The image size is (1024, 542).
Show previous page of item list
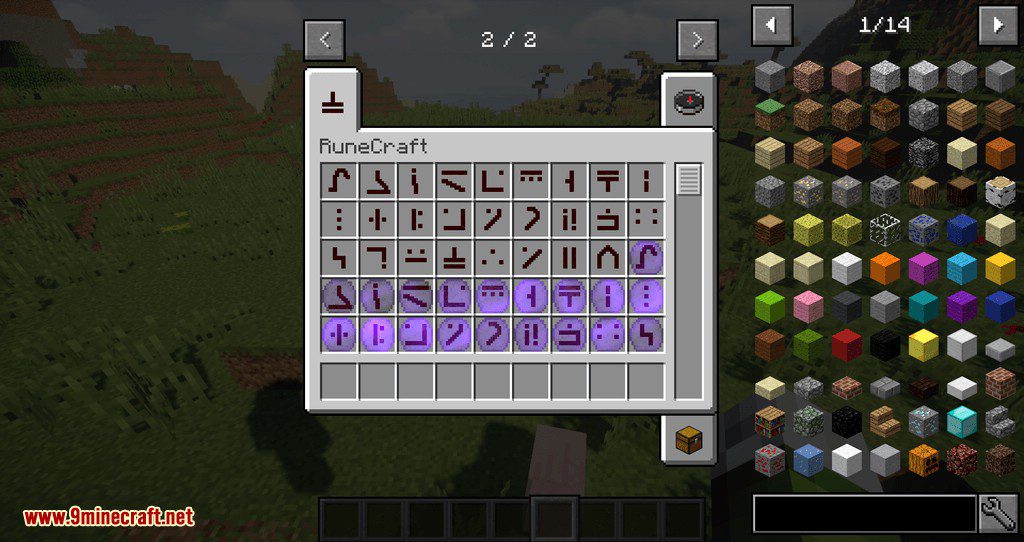771,25
